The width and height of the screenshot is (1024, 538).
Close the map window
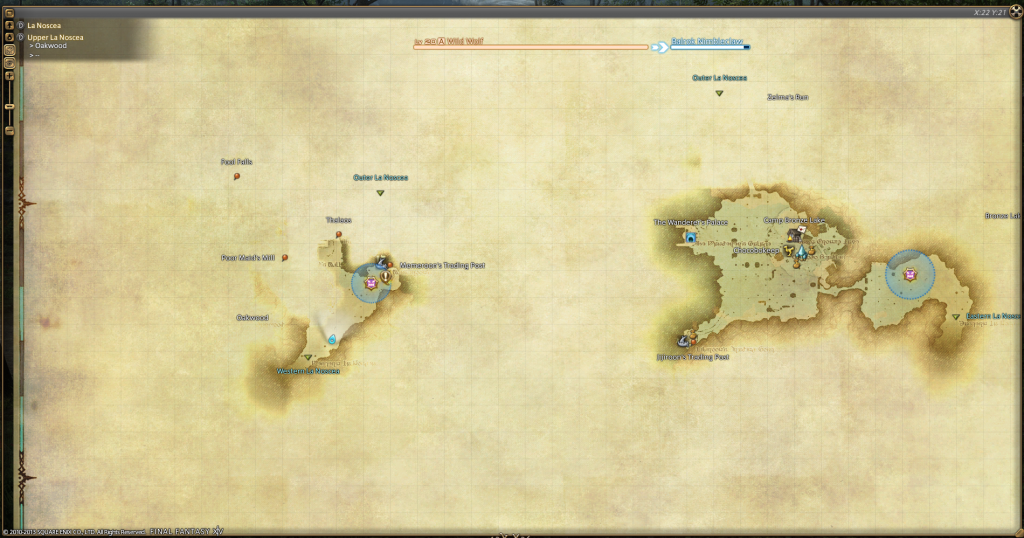point(1012,13)
